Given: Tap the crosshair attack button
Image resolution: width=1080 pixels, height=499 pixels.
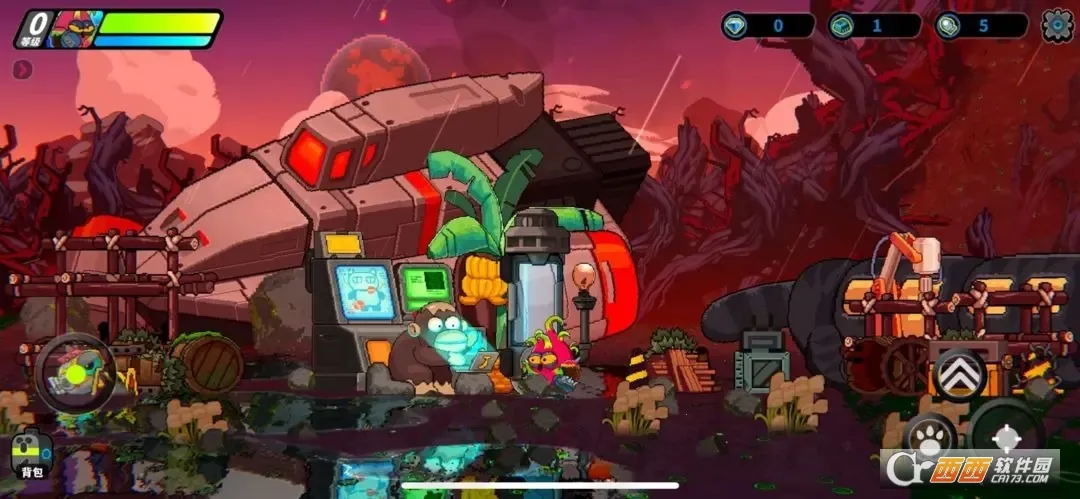Looking at the screenshot, I should [1007, 435].
